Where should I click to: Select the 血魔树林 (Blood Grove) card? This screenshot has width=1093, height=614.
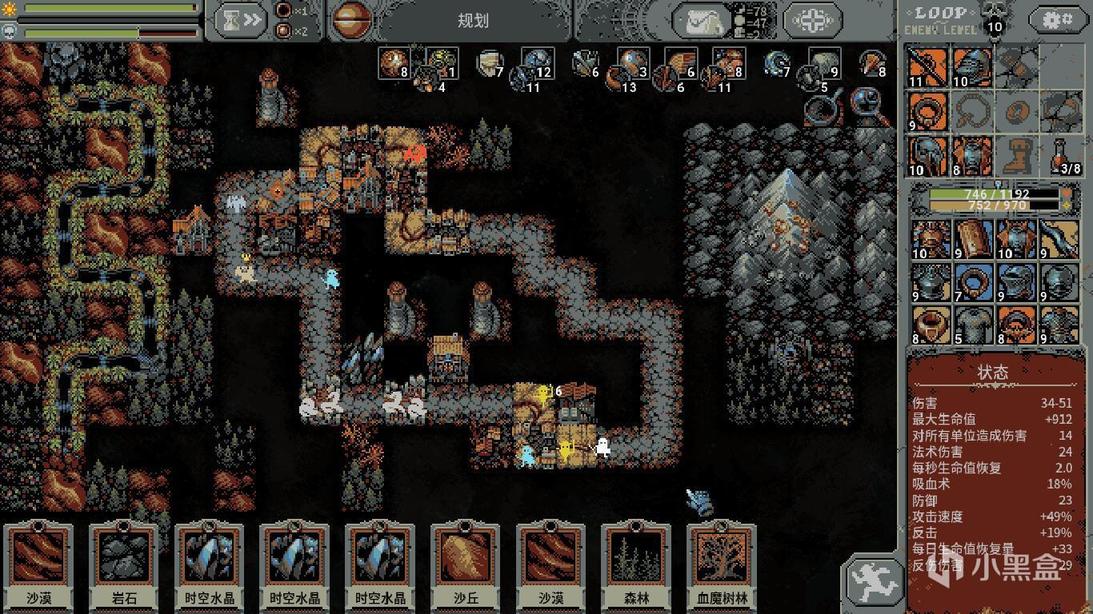click(x=722, y=565)
